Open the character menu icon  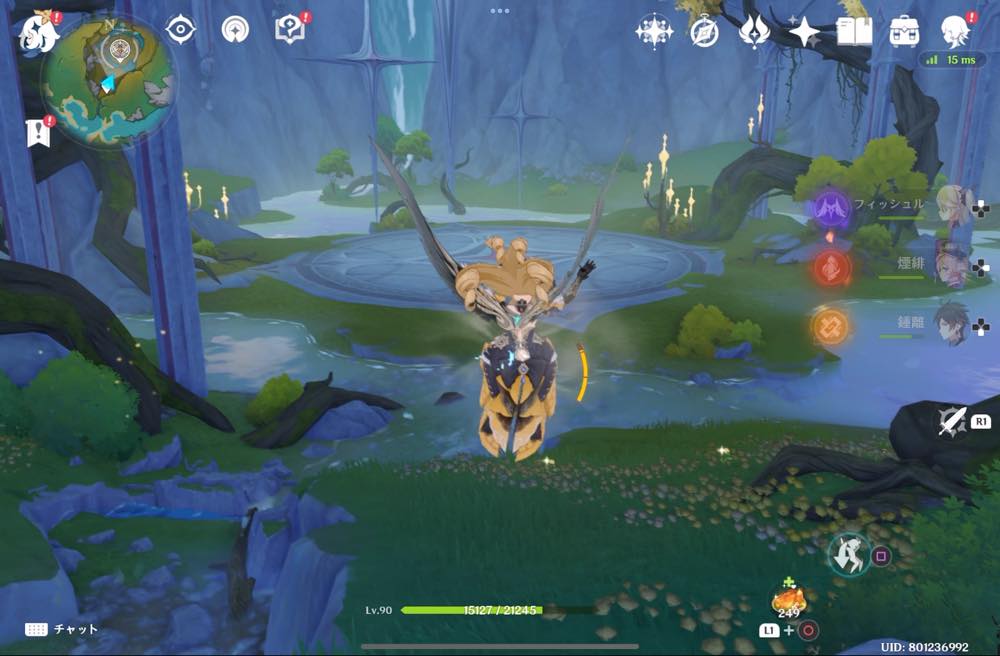[956, 32]
